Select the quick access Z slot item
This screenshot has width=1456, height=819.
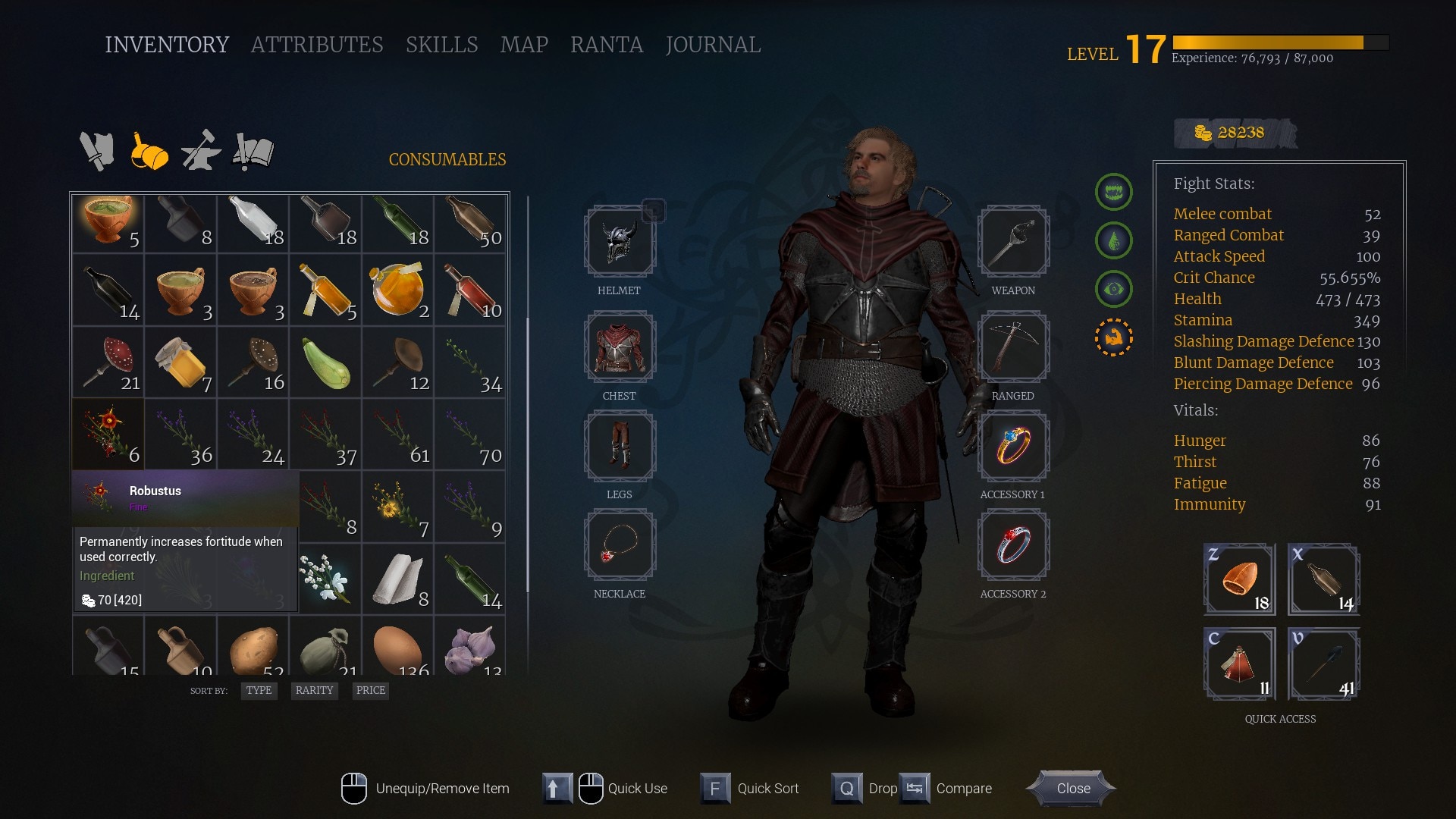[x=1239, y=579]
